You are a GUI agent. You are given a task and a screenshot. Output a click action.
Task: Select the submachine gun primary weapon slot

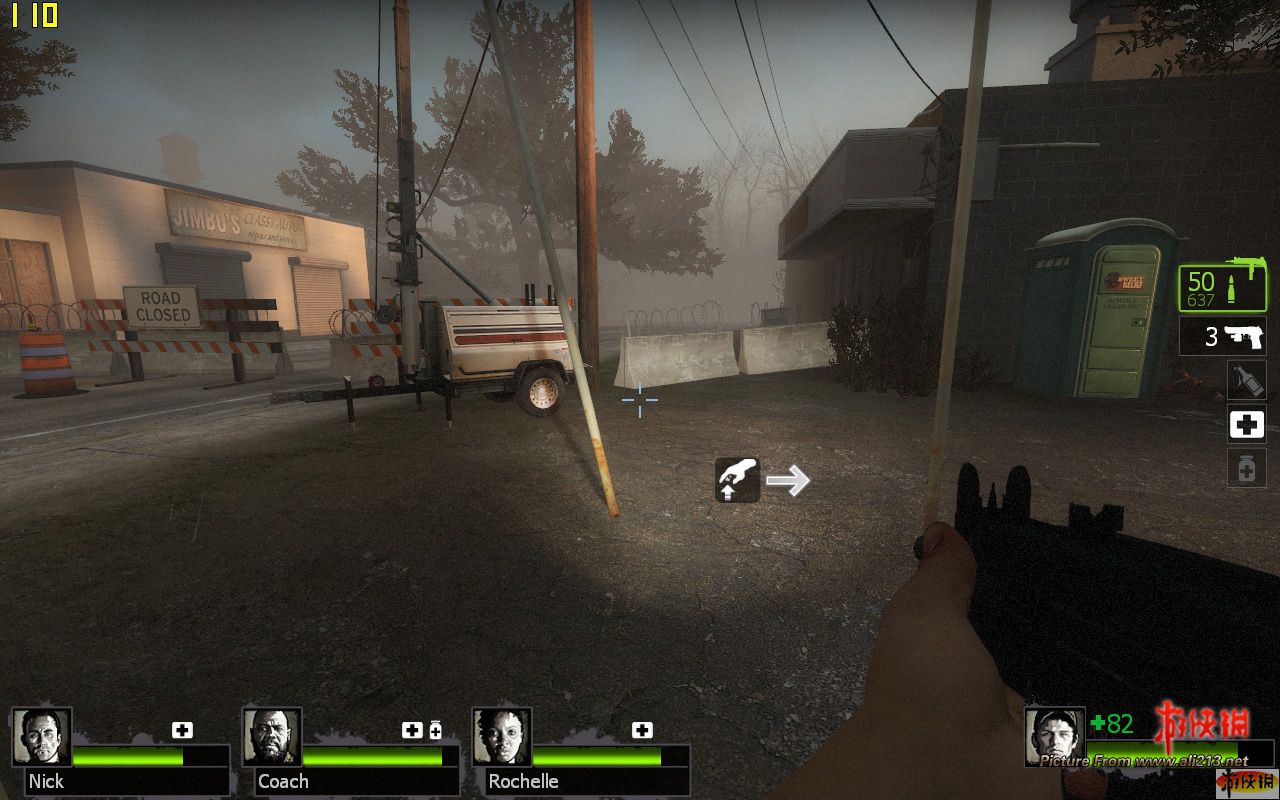pos(1222,288)
